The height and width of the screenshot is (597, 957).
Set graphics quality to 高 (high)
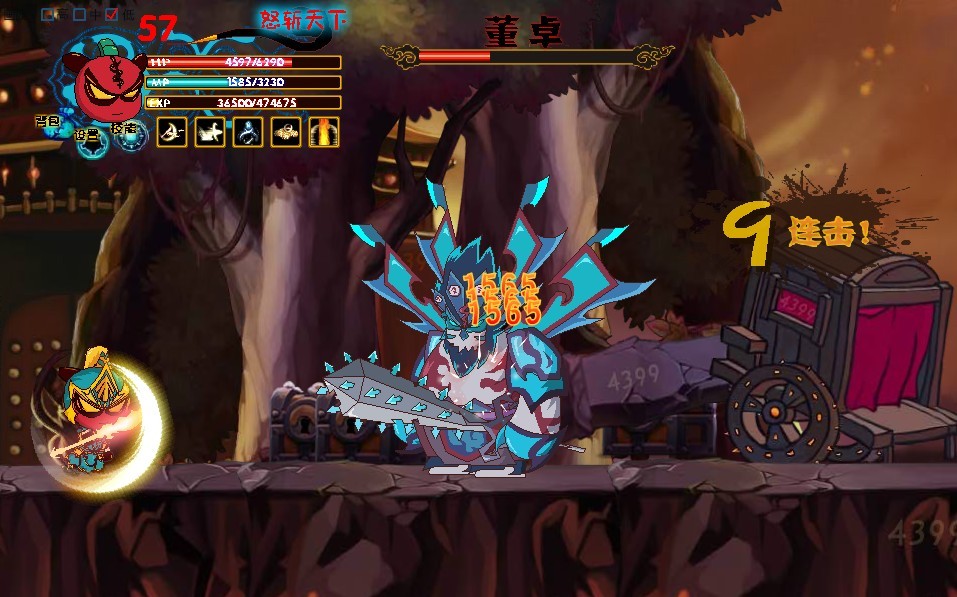pyautogui.click(x=48, y=15)
